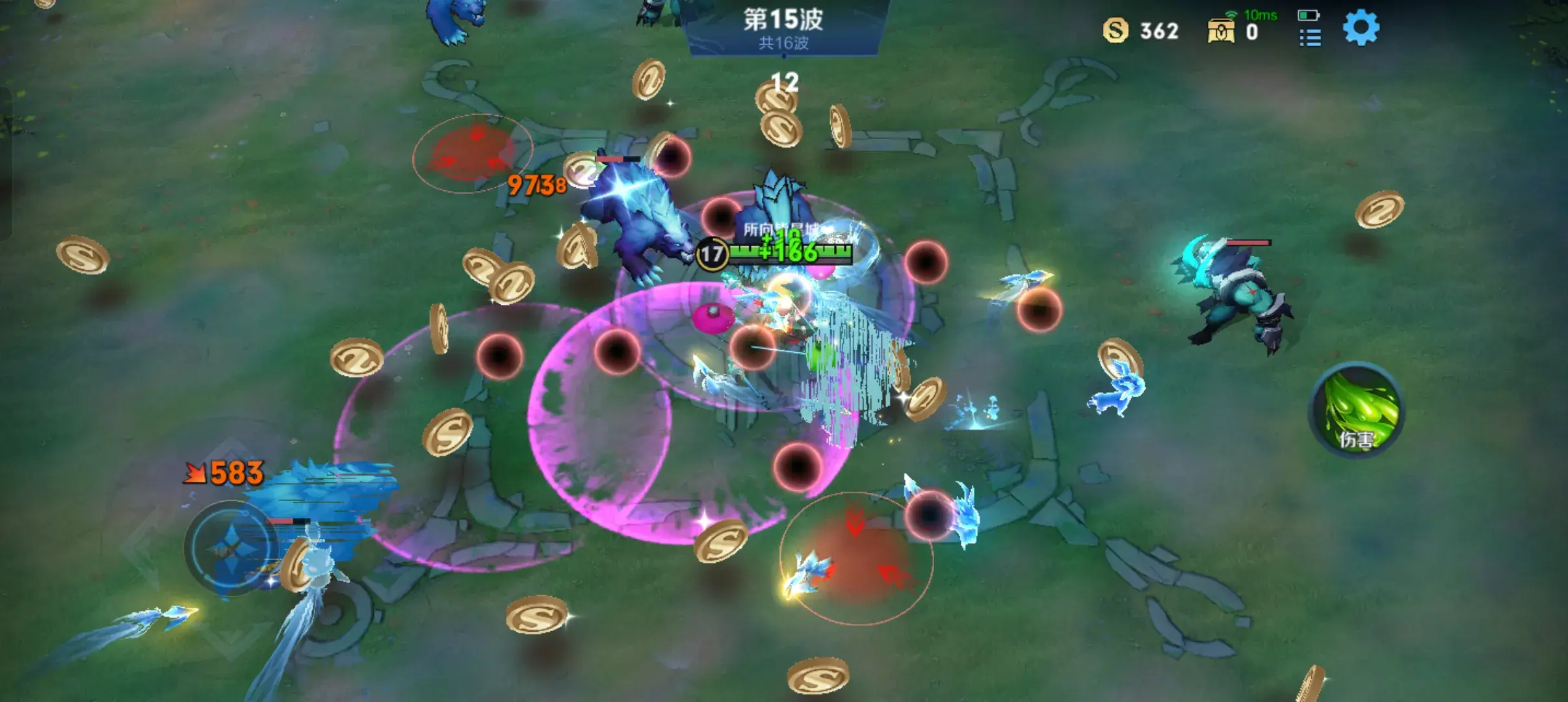Tap the treasure chest icon
Screen dimensions: 1568x702
(x=1220, y=31)
